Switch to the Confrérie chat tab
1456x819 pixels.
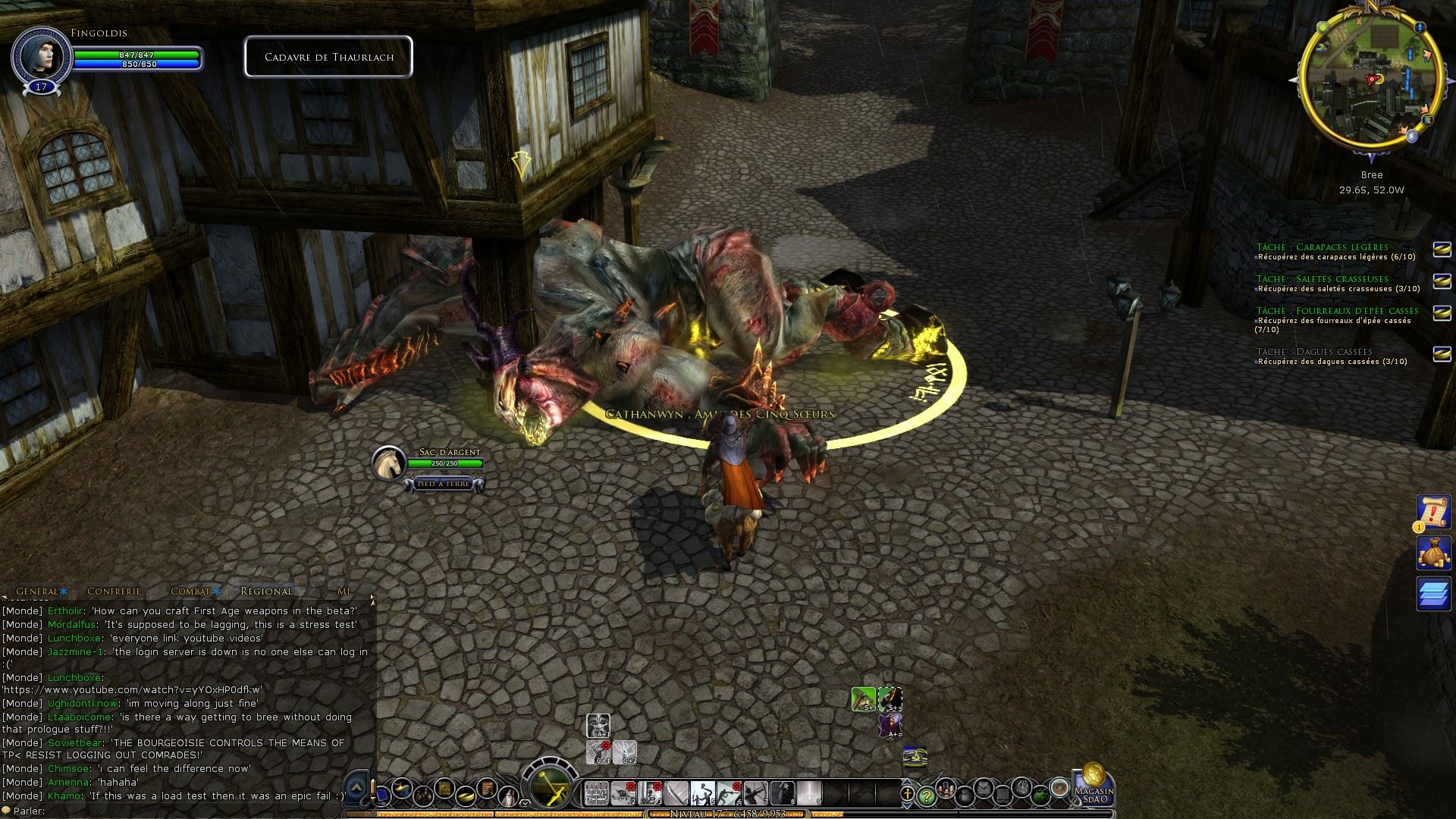tap(114, 591)
